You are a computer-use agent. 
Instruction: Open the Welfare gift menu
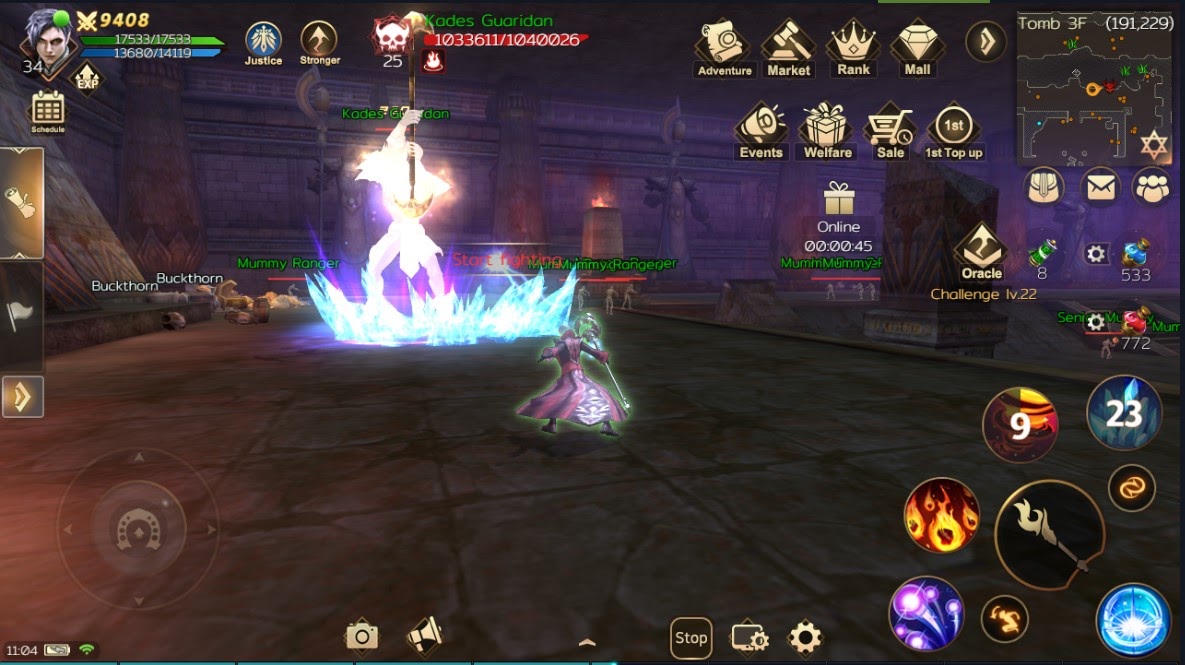click(x=827, y=131)
